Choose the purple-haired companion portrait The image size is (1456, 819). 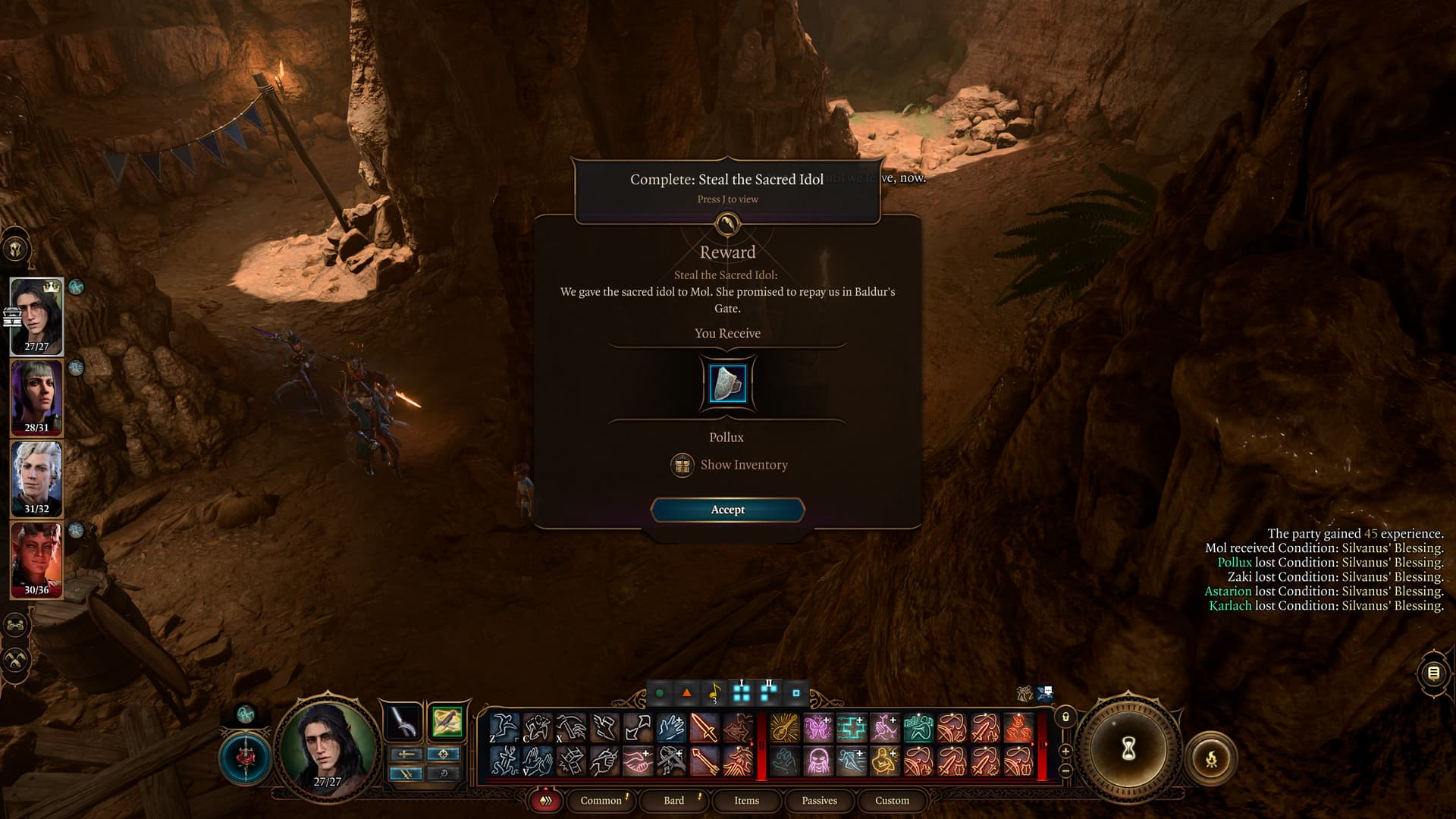36,397
